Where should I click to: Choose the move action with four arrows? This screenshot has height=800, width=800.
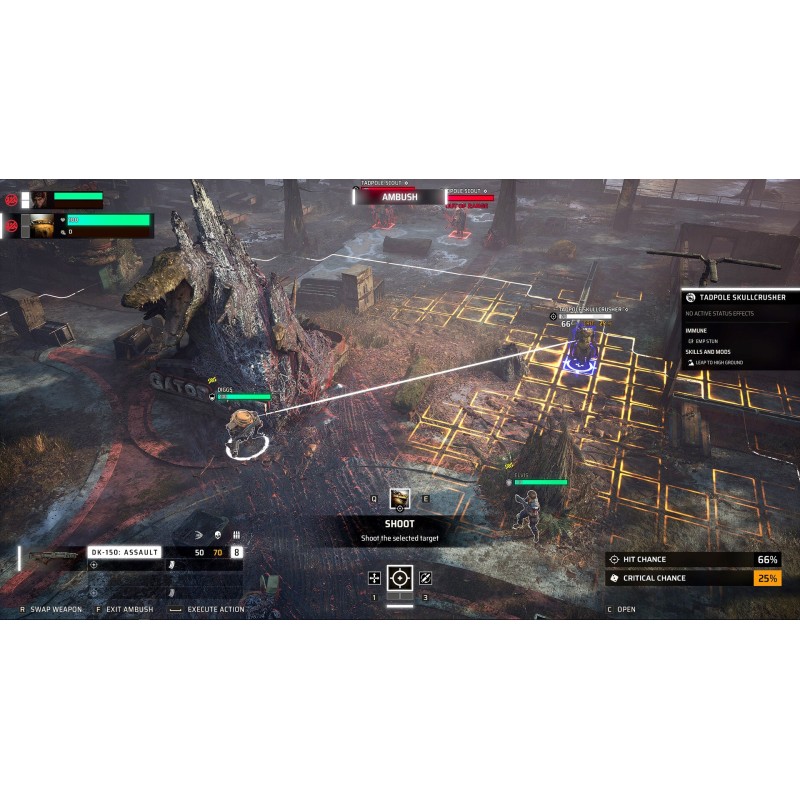coord(375,578)
